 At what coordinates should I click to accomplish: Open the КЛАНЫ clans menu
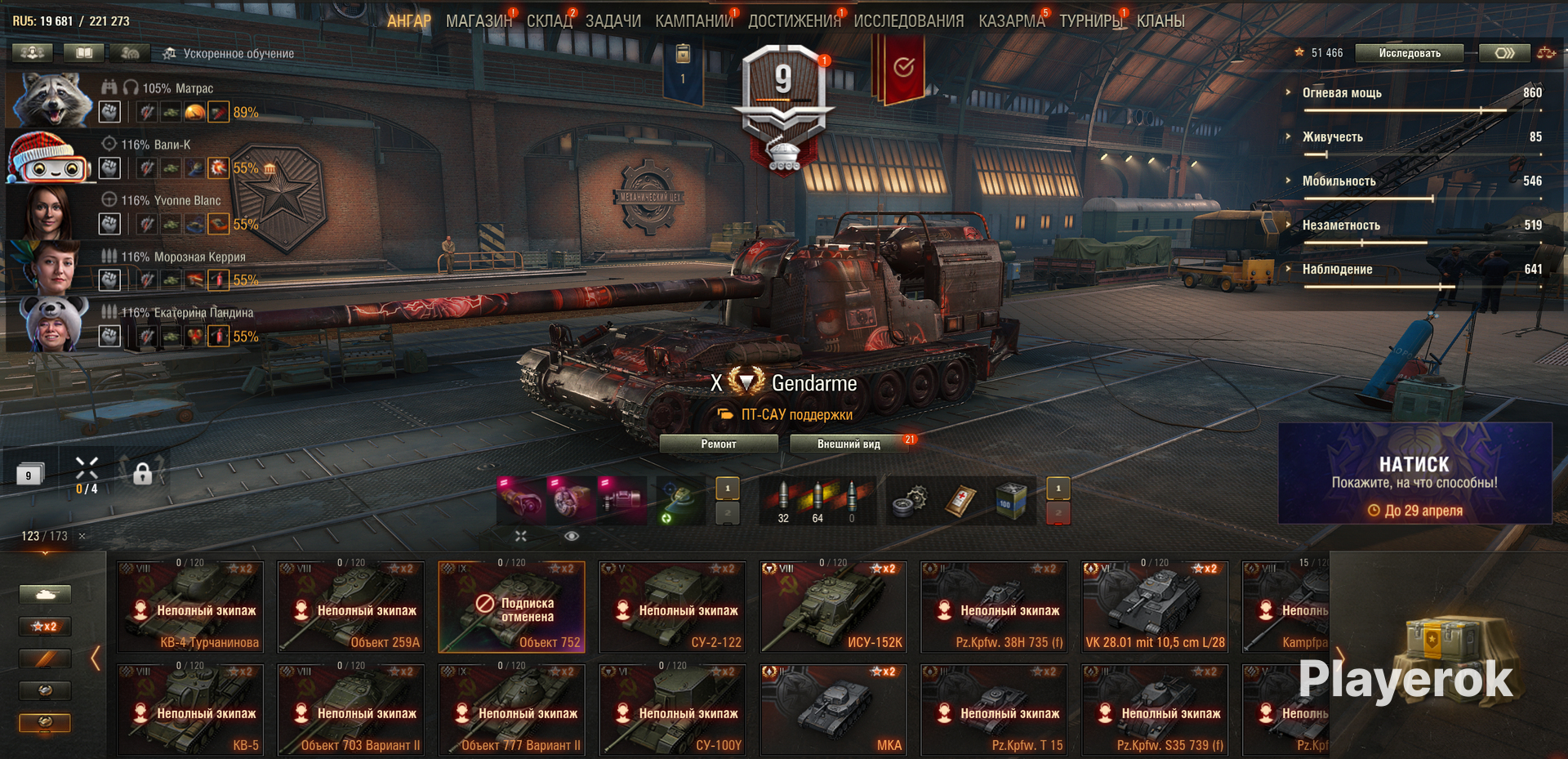(1160, 21)
